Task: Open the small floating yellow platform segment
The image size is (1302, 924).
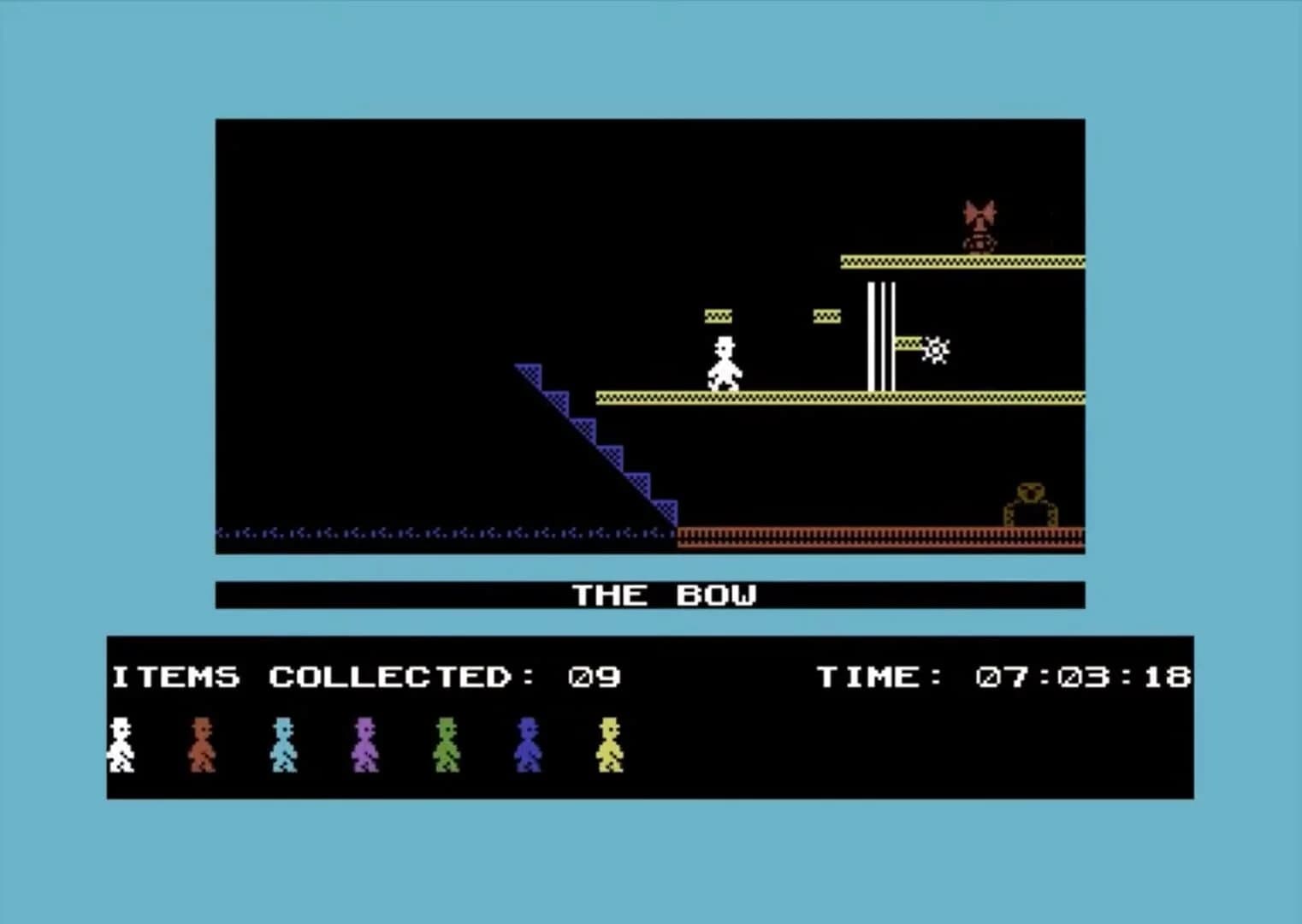Action: coord(717,315)
